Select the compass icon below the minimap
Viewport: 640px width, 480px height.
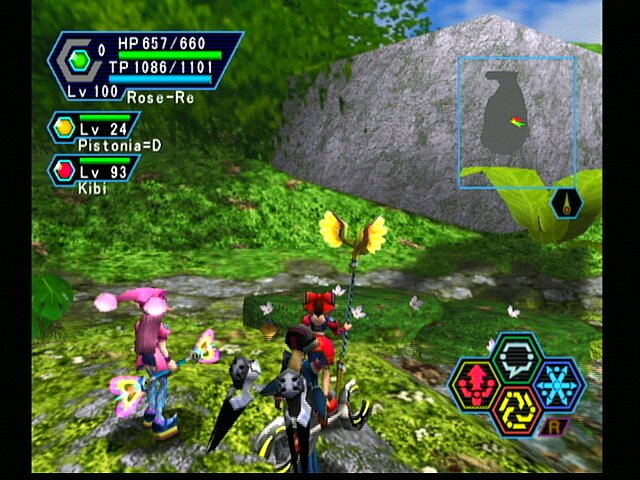(x=565, y=203)
